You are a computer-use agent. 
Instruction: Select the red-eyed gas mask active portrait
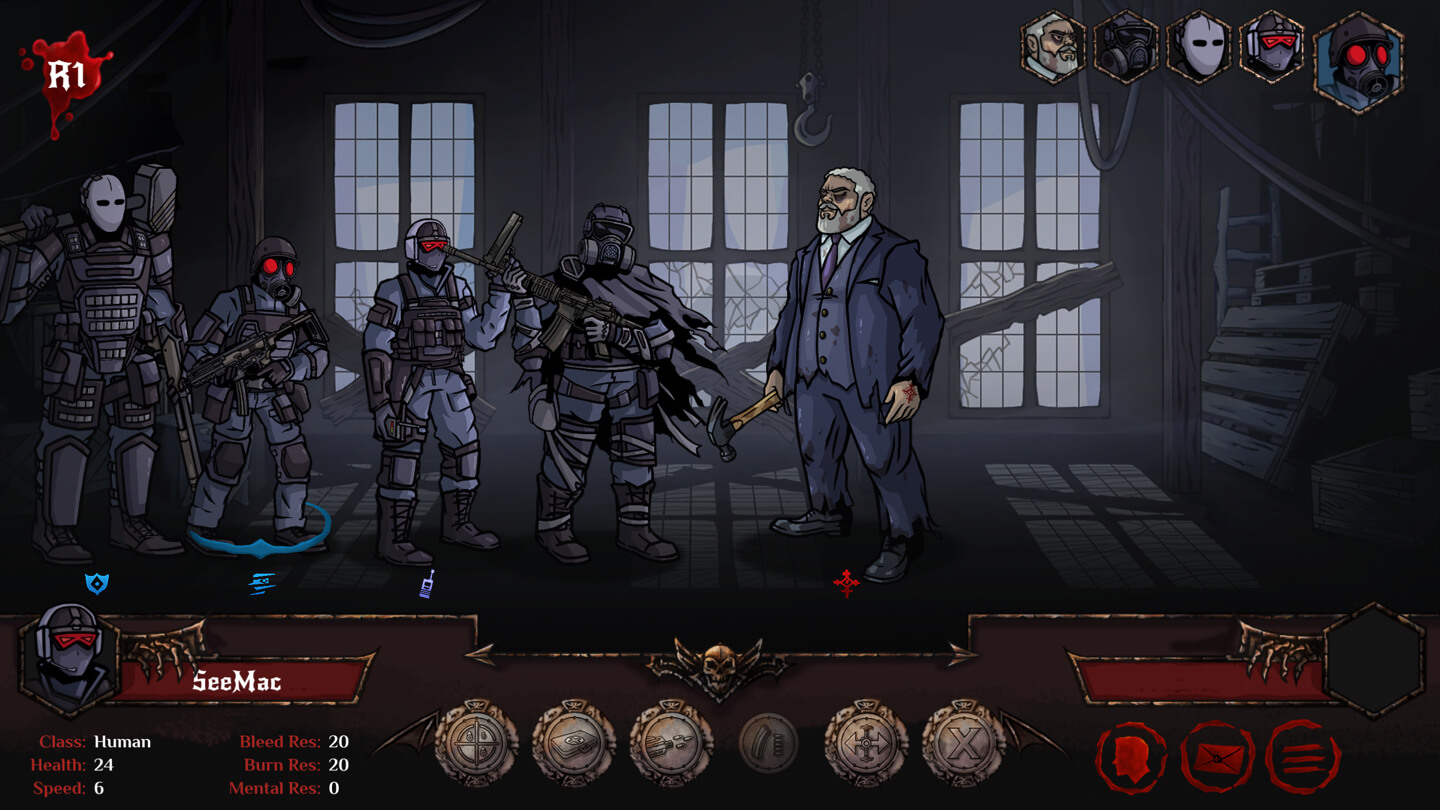1358,60
